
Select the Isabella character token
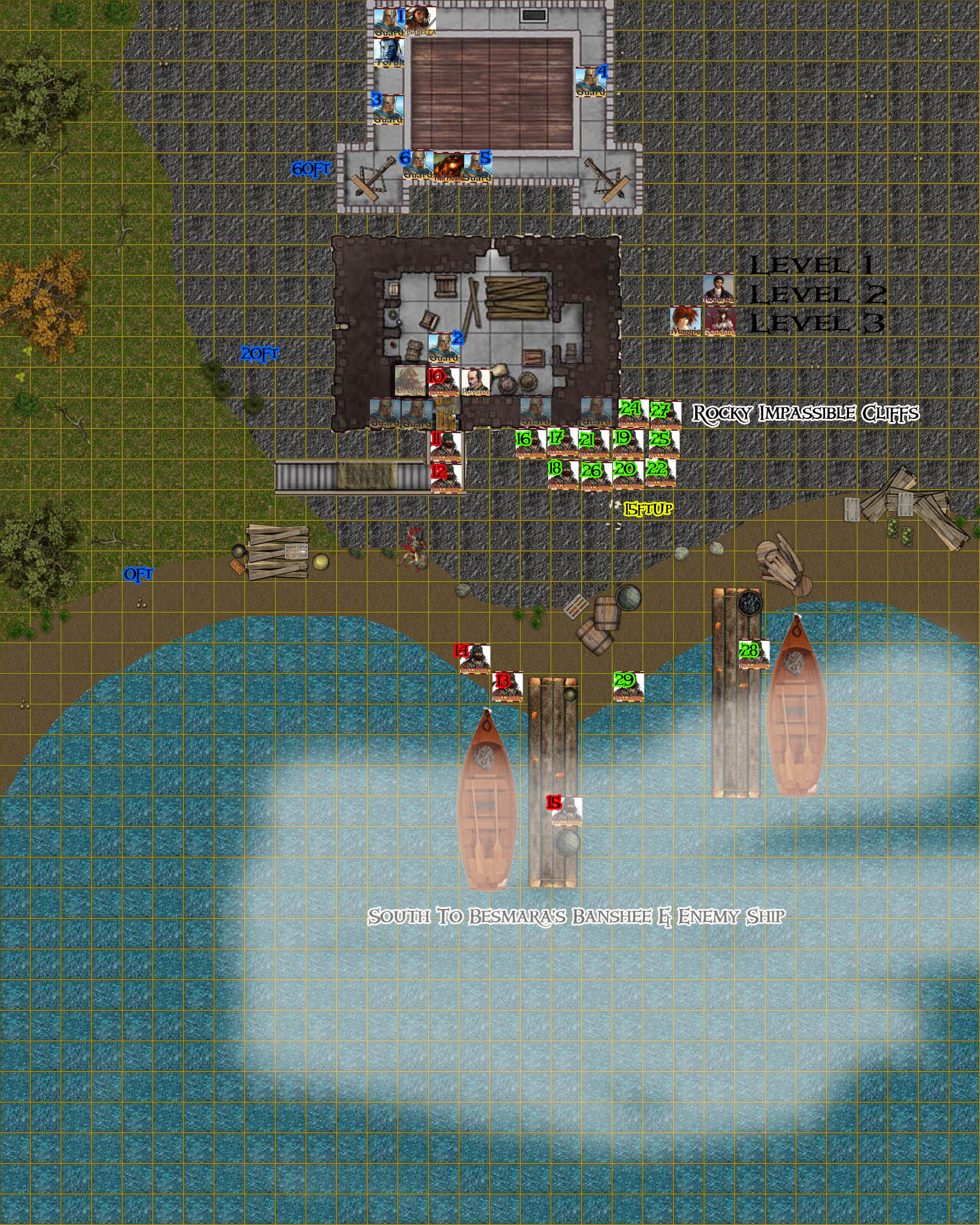pyautogui.click(x=420, y=22)
